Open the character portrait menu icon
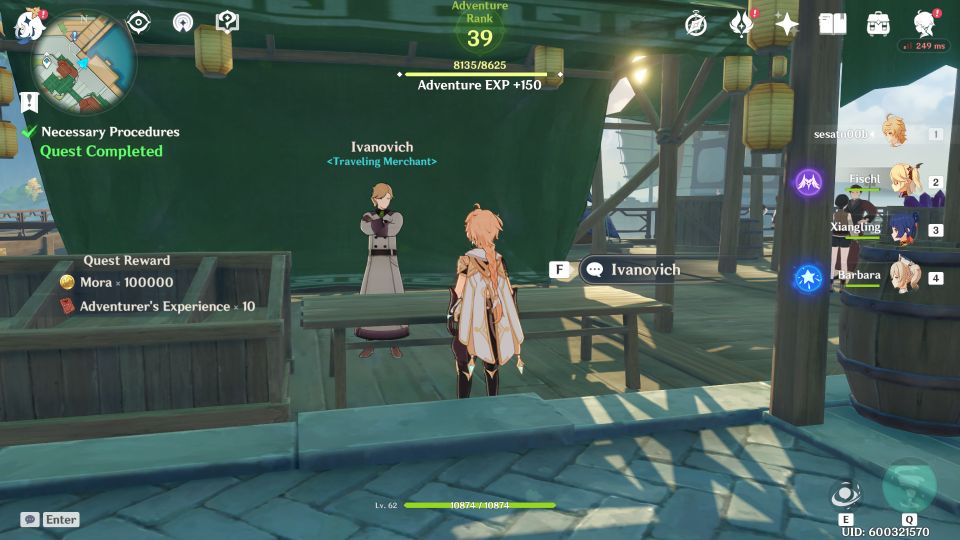Image resolution: width=960 pixels, height=540 pixels. [x=925, y=24]
